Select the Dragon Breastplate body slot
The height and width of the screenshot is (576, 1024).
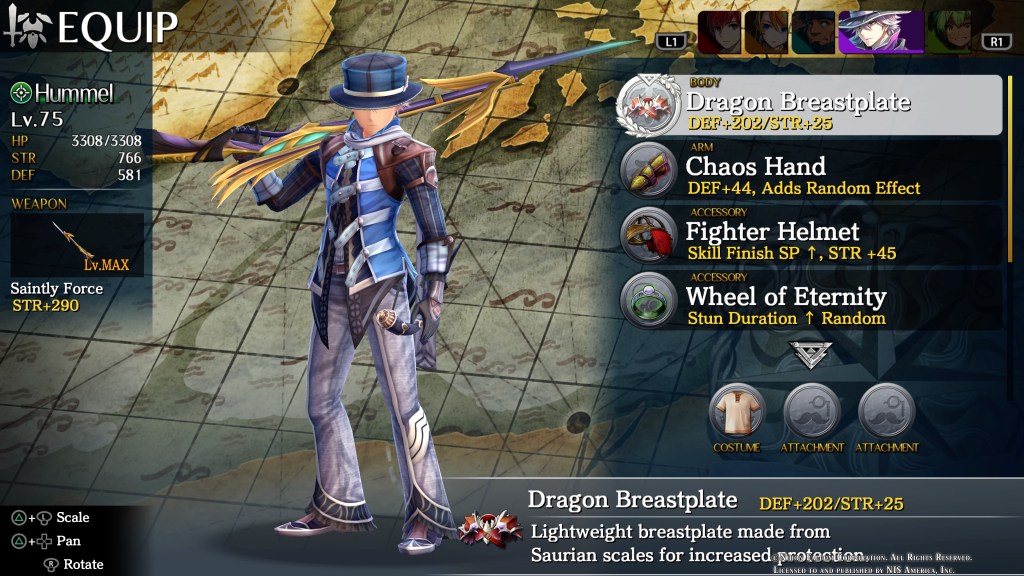tap(810, 105)
